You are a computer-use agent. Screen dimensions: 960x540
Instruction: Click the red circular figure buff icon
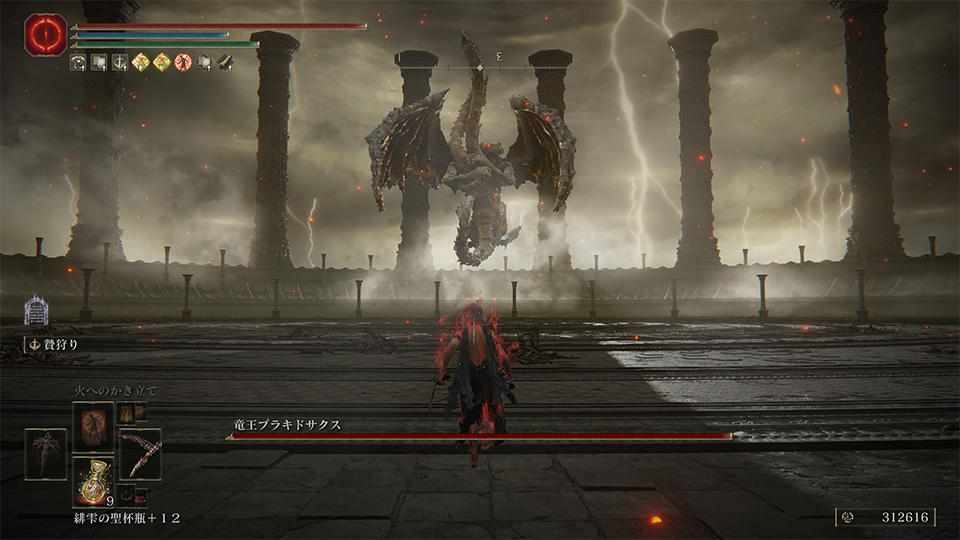coord(183,62)
